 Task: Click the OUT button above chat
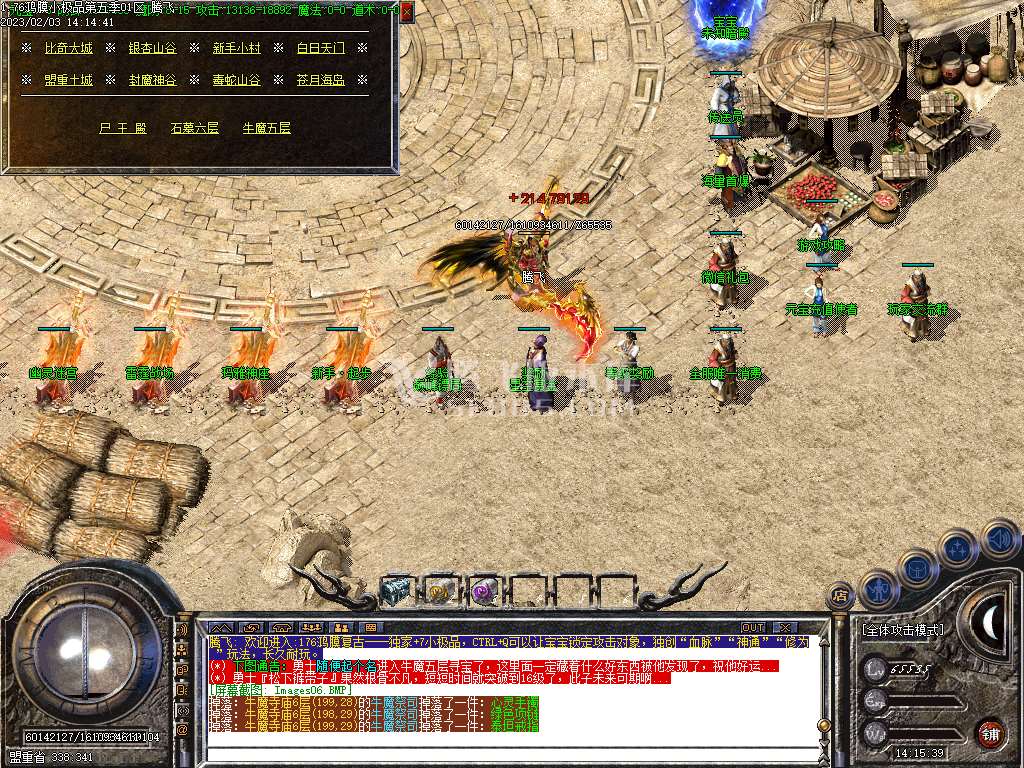[x=753, y=628]
